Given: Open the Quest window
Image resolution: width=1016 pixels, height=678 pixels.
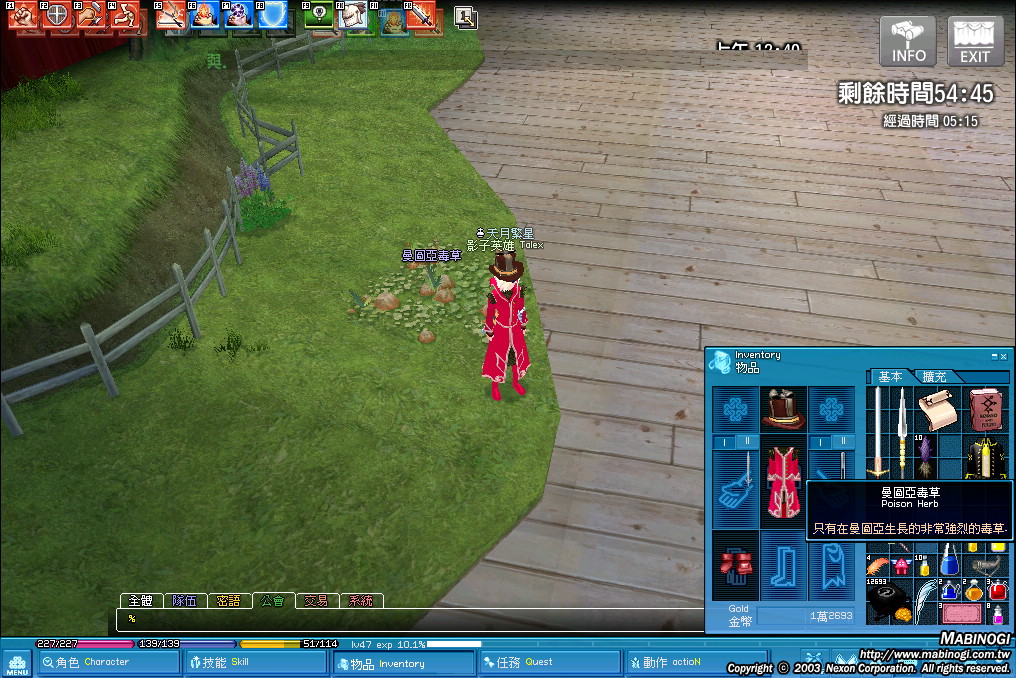Looking at the screenshot, I should click(x=548, y=662).
